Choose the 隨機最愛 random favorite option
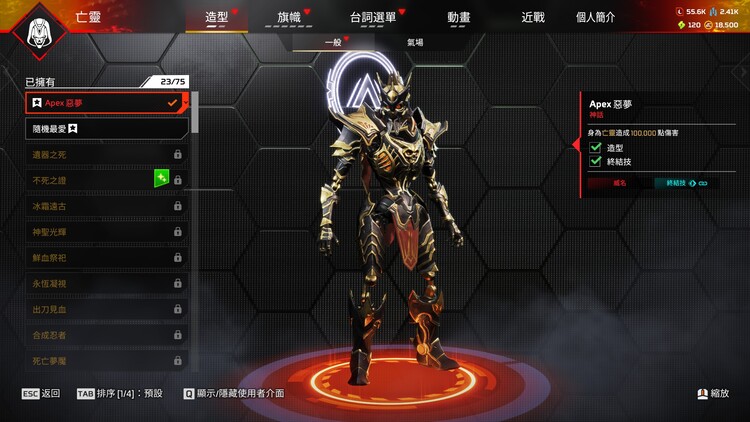 (106, 128)
